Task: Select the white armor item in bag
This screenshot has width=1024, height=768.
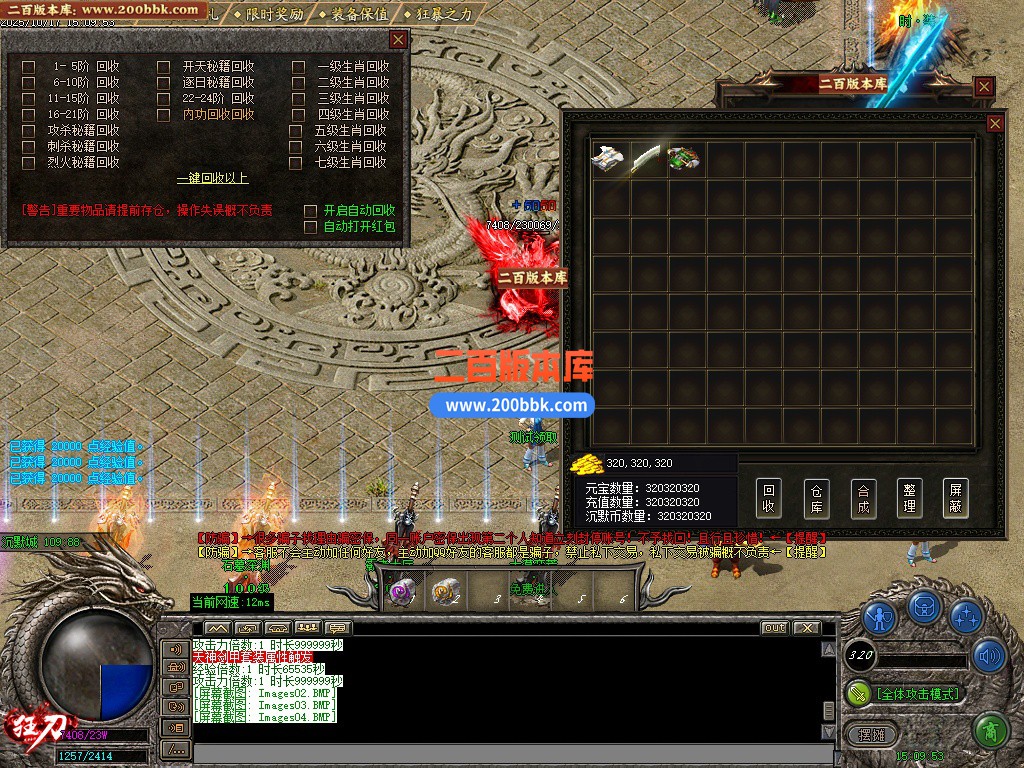Action: click(607, 159)
